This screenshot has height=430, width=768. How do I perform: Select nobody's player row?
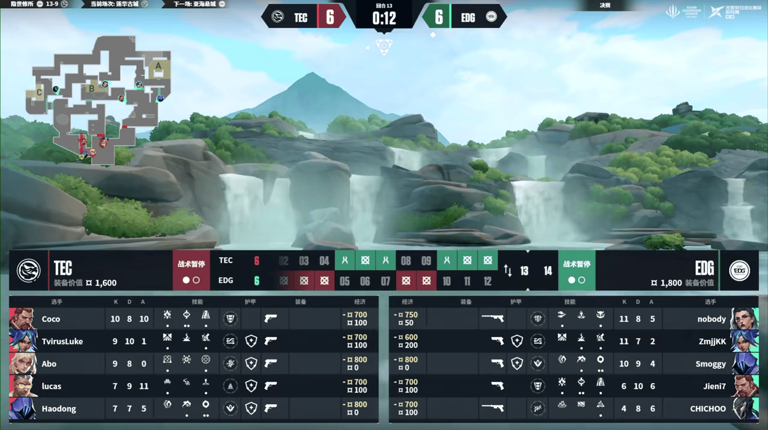pos(573,319)
